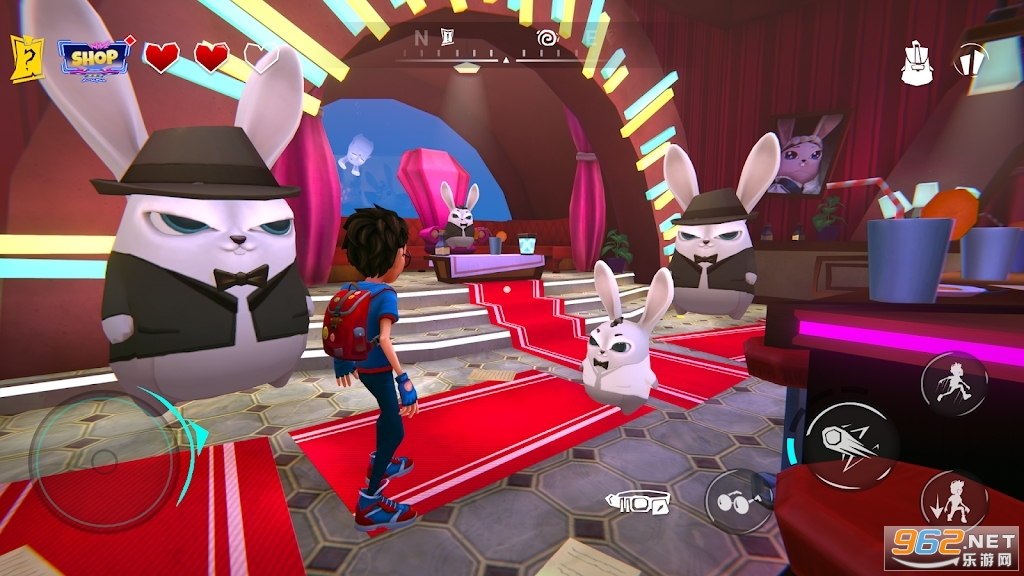Use the throw projectile action
This screenshot has height=576, width=1024.
[x=851, y=445]
